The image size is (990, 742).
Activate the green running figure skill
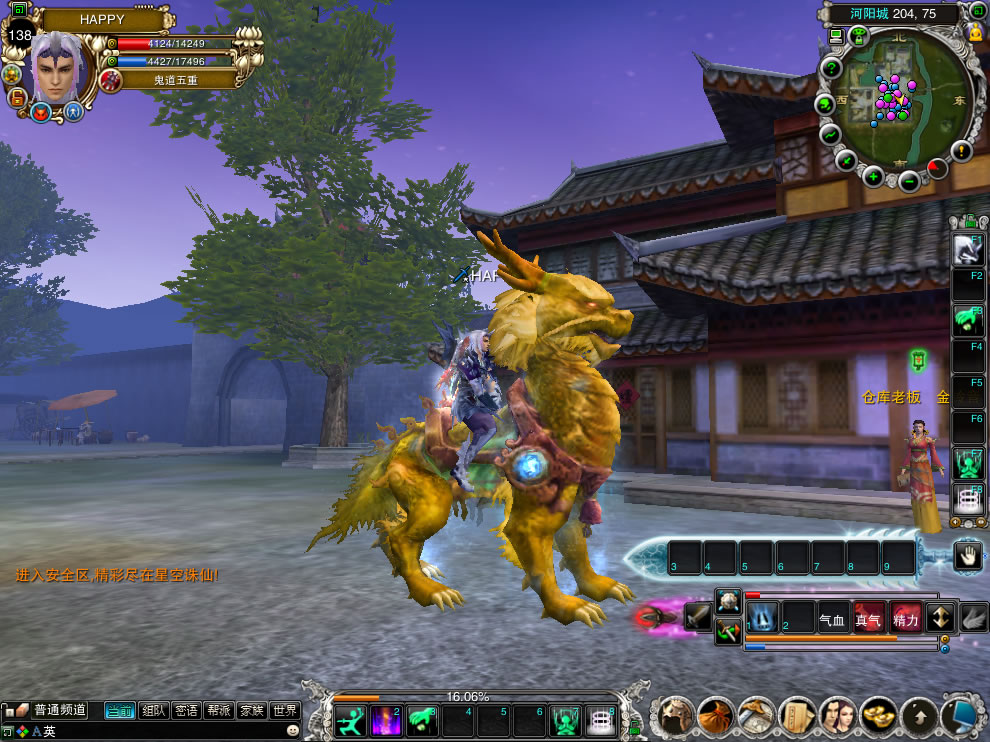[350, 720]
